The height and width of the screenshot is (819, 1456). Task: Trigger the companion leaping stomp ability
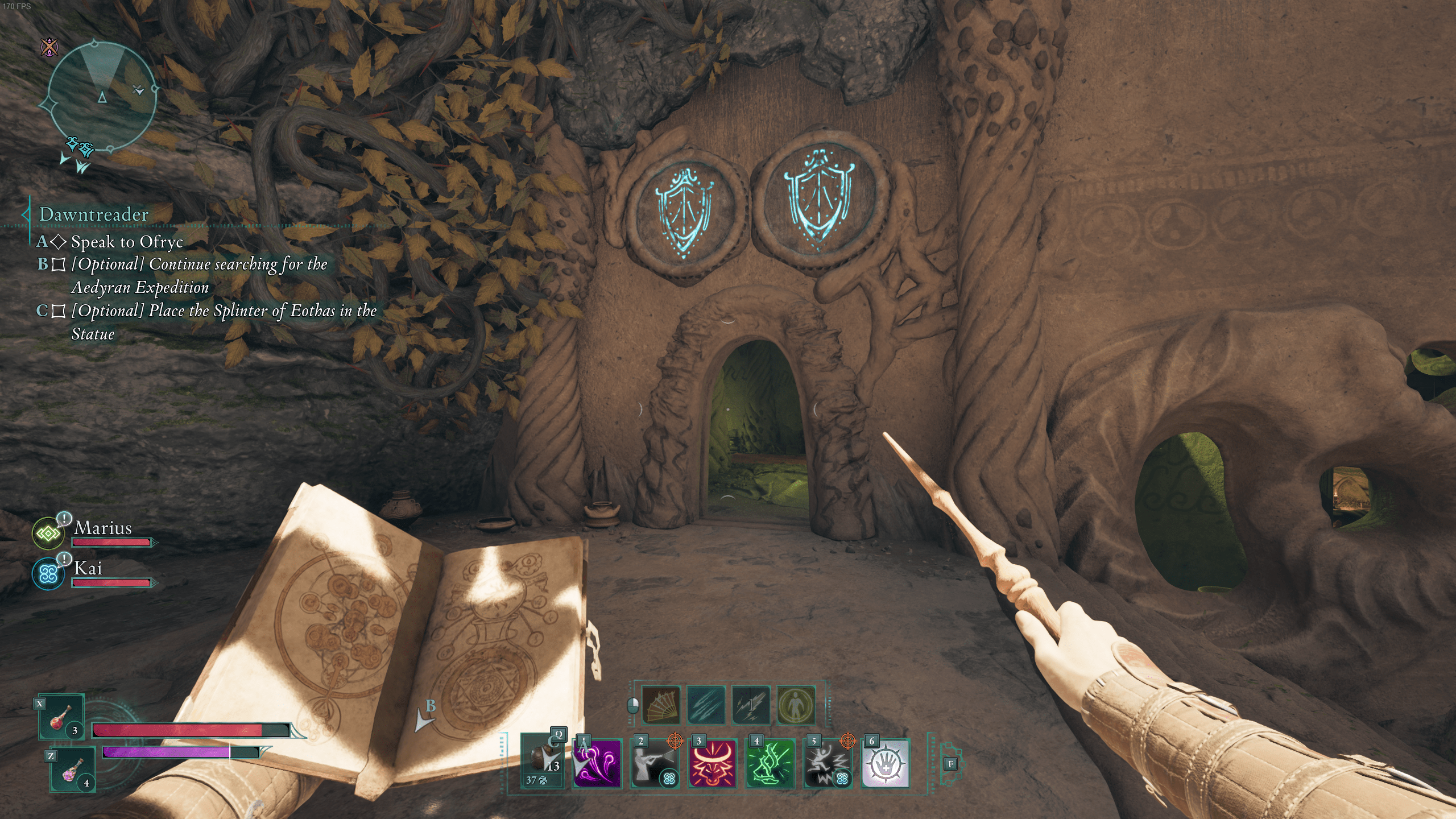point(828,764)
